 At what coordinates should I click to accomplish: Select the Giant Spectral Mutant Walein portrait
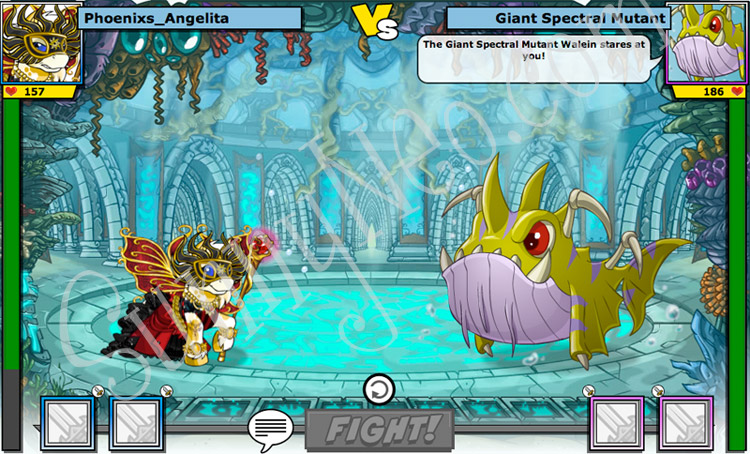[709, 43]
